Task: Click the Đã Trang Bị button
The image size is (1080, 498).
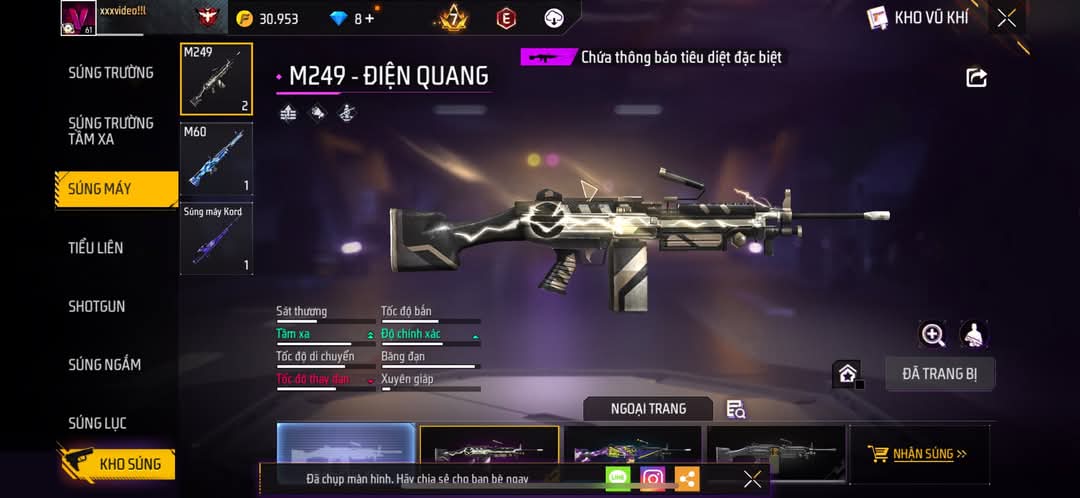Action: pos(940,374)
